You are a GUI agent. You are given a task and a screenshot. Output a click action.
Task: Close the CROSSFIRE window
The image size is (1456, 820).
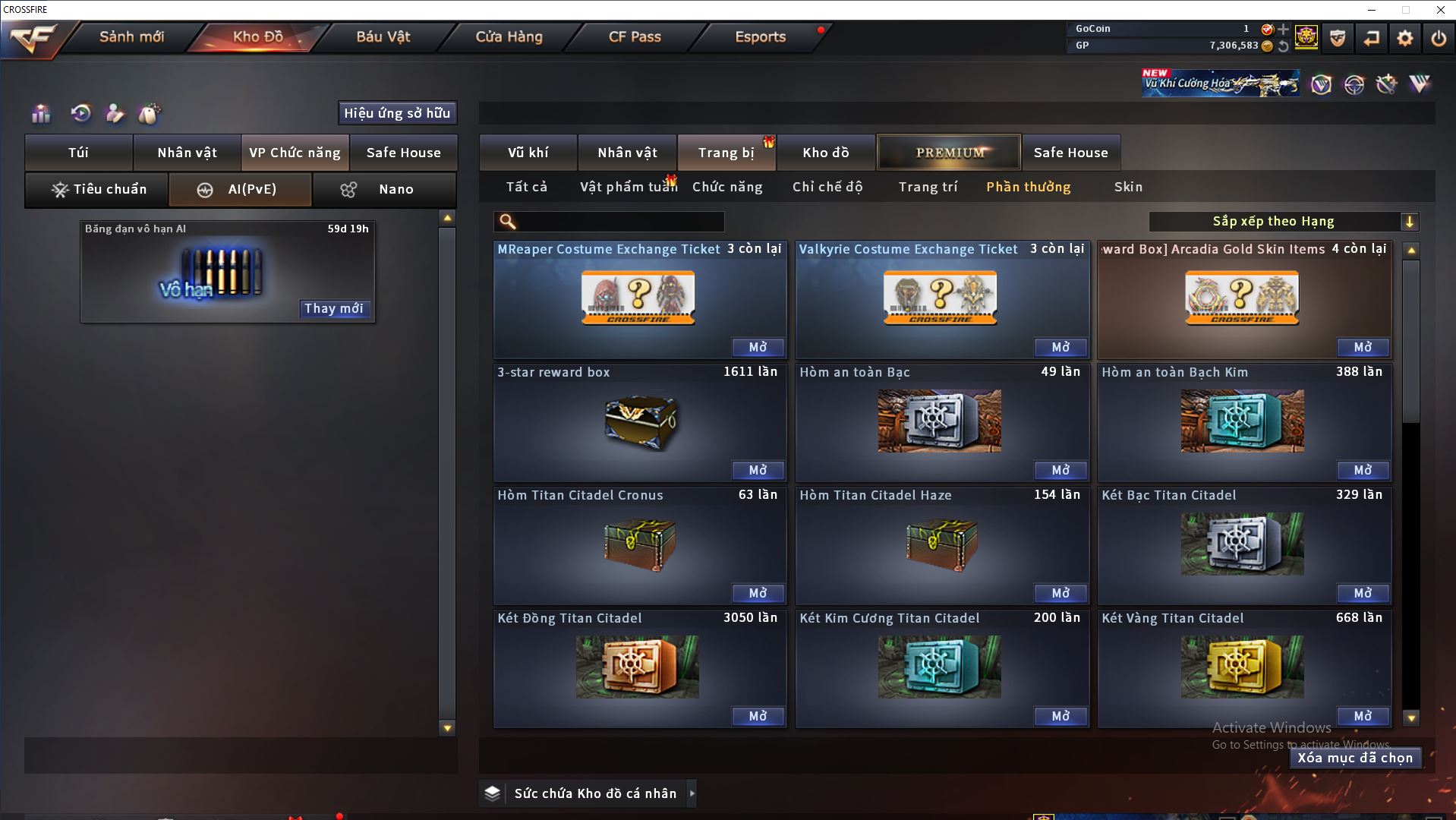click(x=1440, y=10)
